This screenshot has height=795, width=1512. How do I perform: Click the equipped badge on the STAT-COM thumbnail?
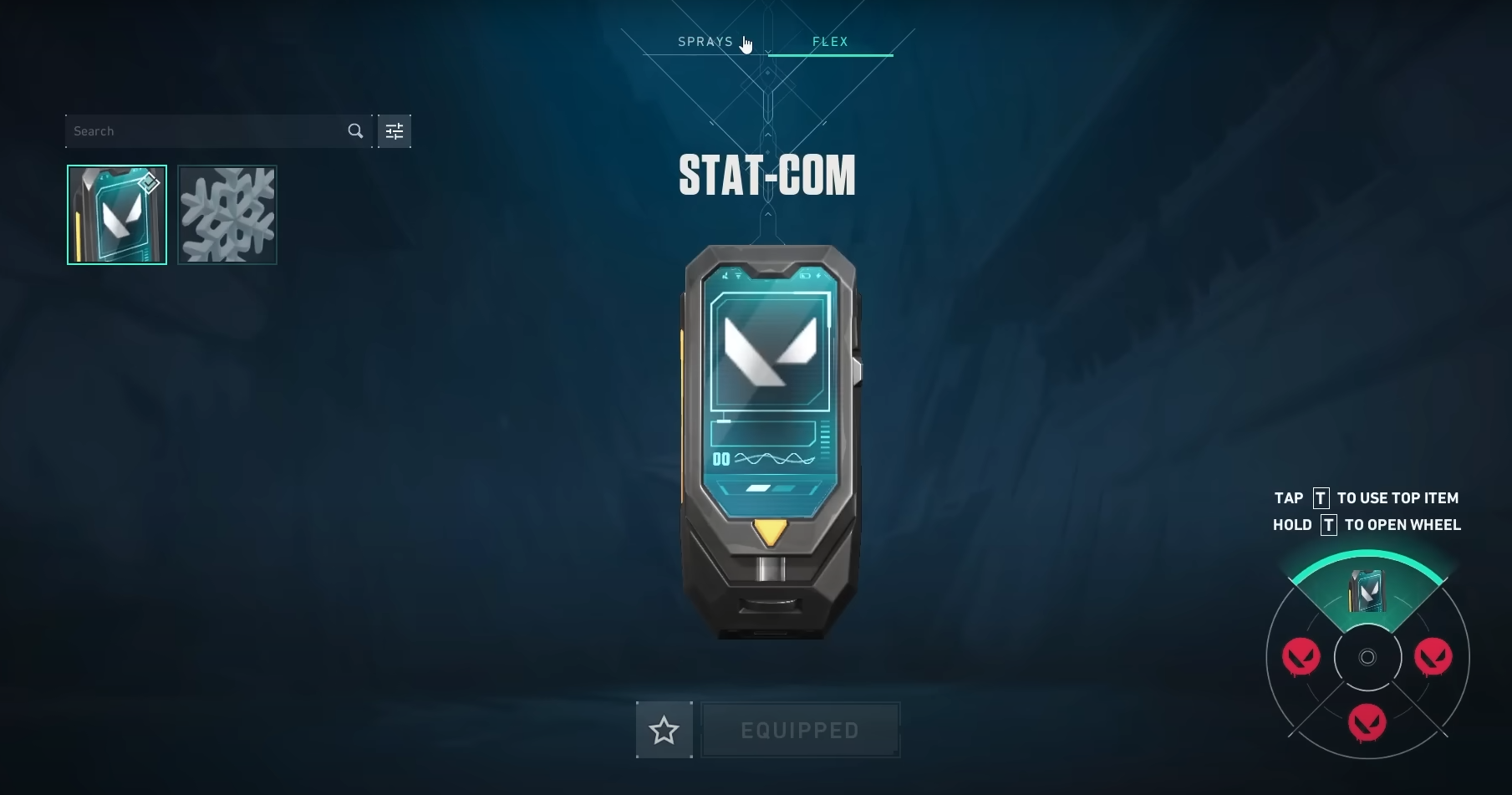coord(148,182)
